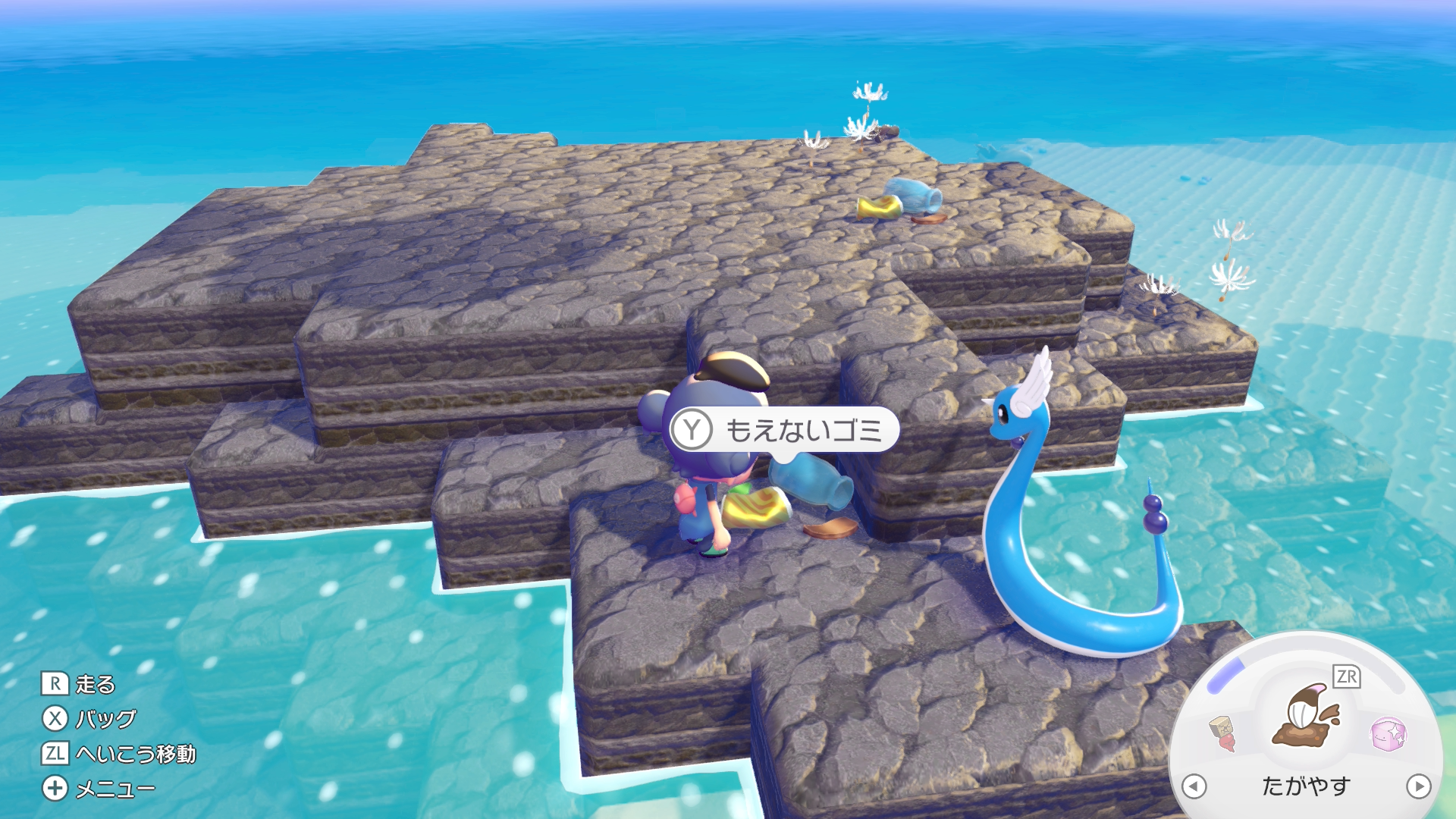The width and height of the screenshot is (1456, 819).
Task: Select the pink sparkling cube ability
Action: [x=1388, y=733]
